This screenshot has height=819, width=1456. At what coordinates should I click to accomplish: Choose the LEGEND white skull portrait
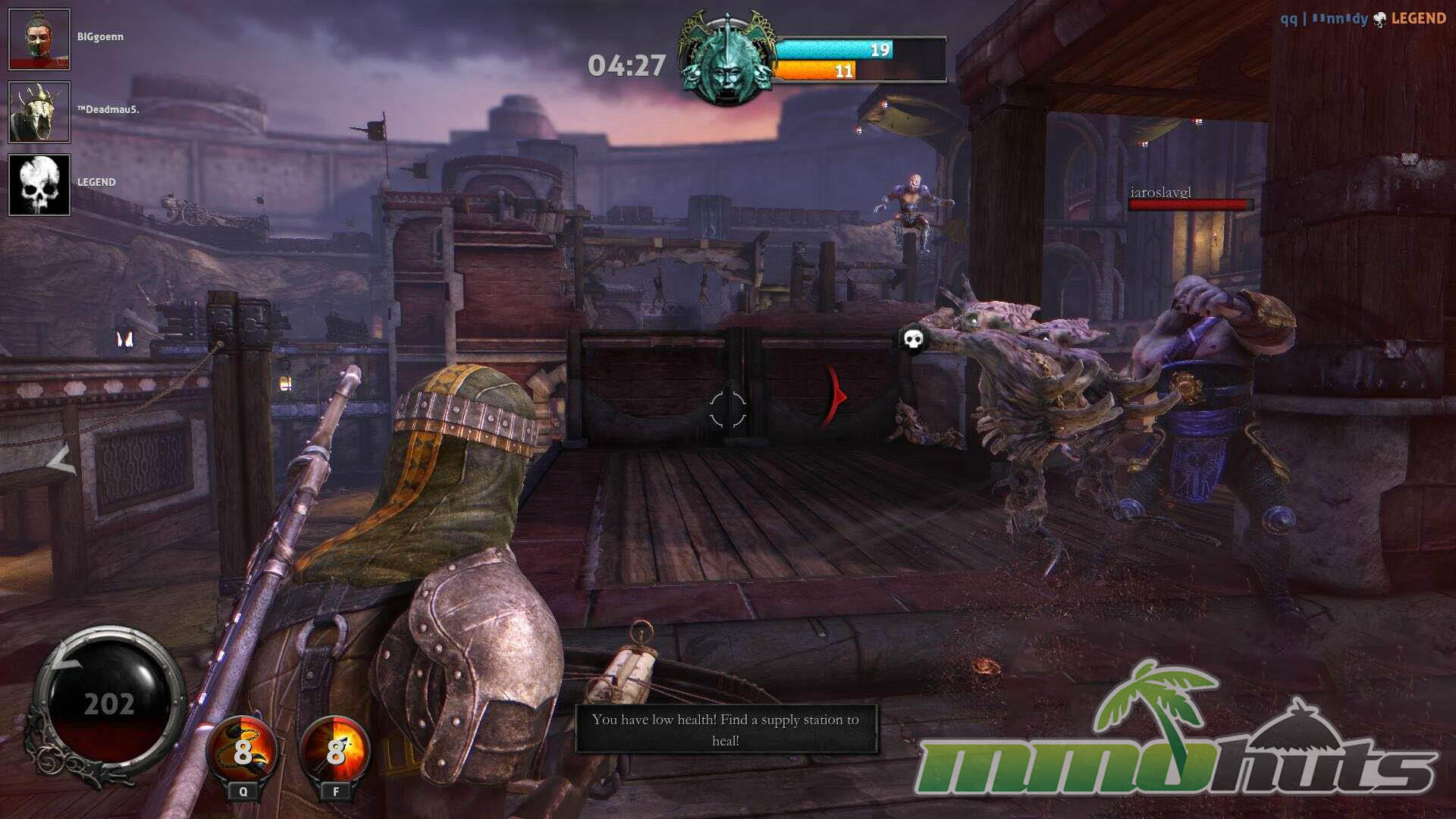point(39,185)
